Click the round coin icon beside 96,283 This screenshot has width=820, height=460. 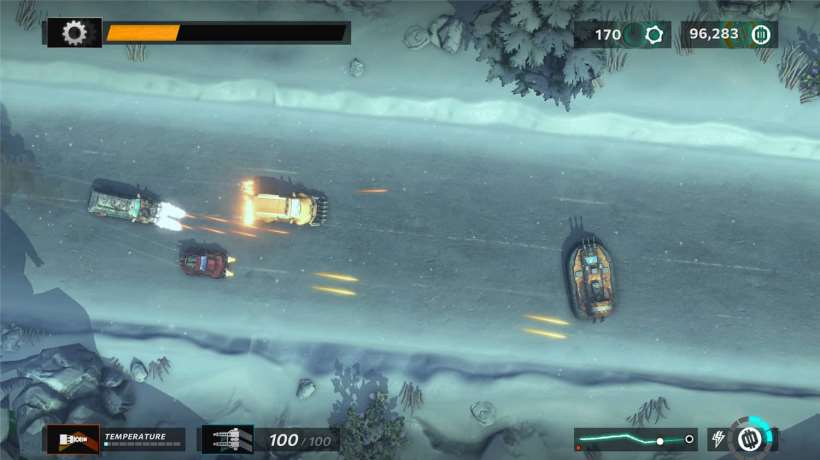click(762, 35)
